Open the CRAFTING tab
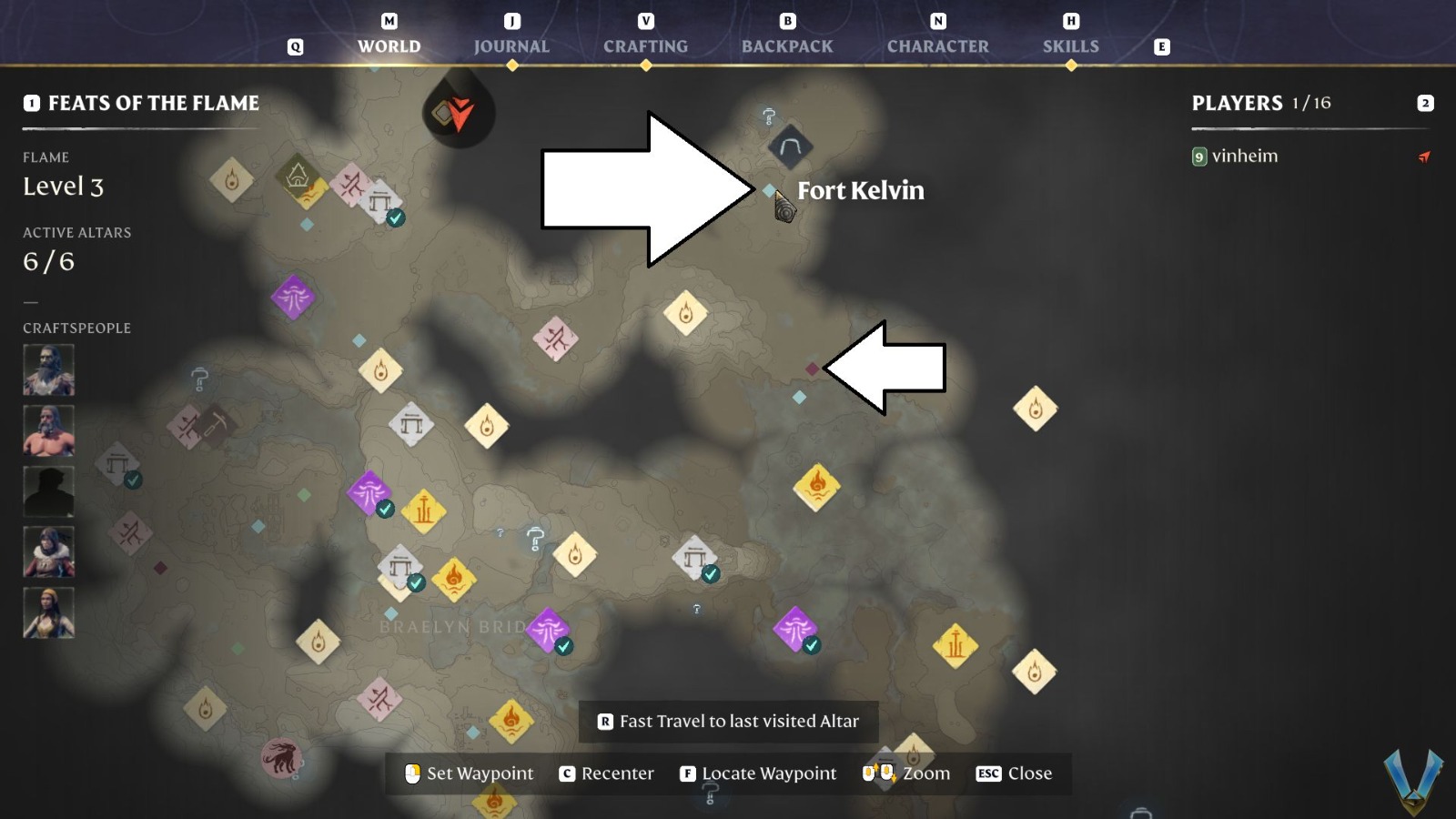 click(645, 46)
